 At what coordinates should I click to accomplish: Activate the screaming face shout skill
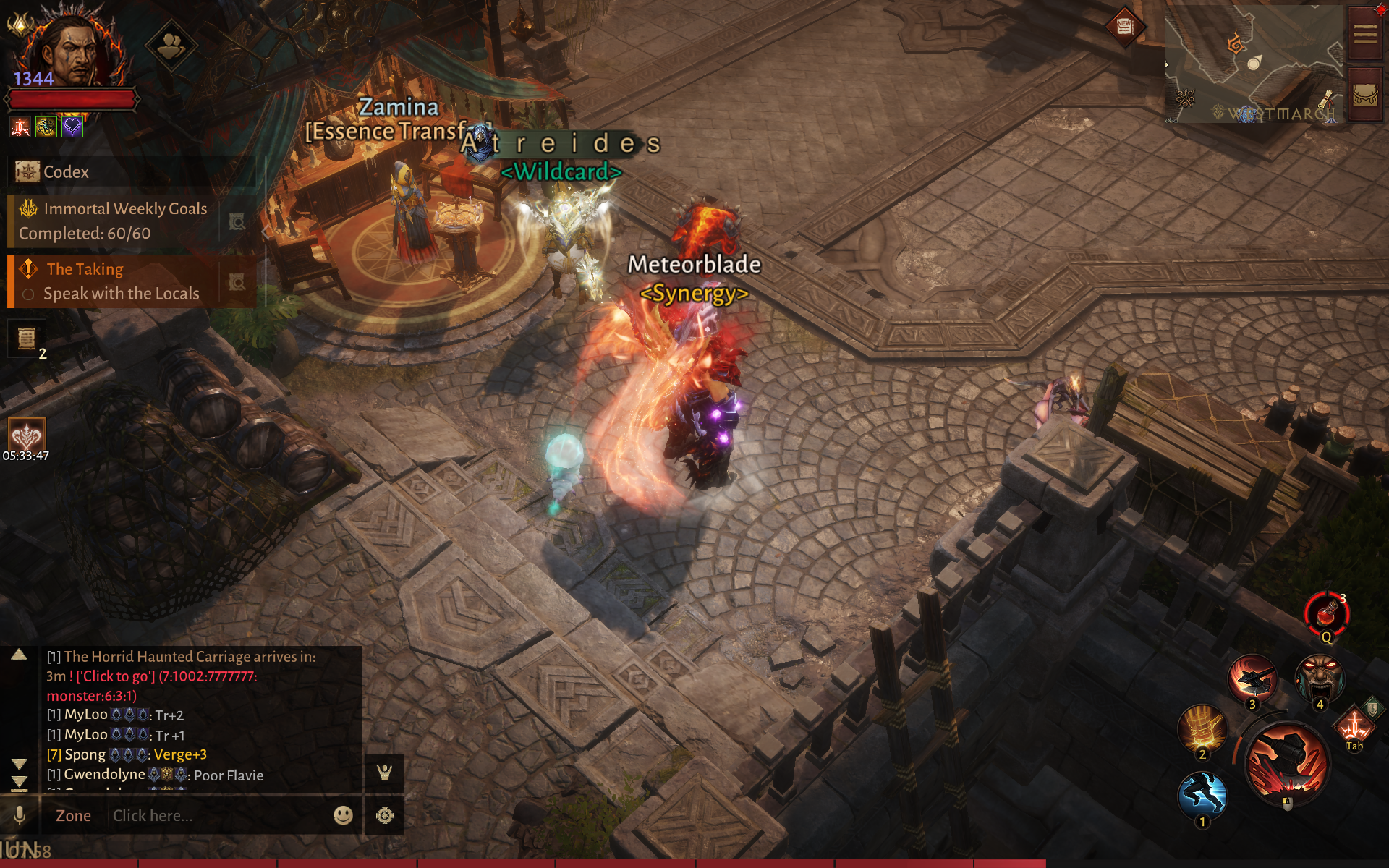[x=1320, y=678]
